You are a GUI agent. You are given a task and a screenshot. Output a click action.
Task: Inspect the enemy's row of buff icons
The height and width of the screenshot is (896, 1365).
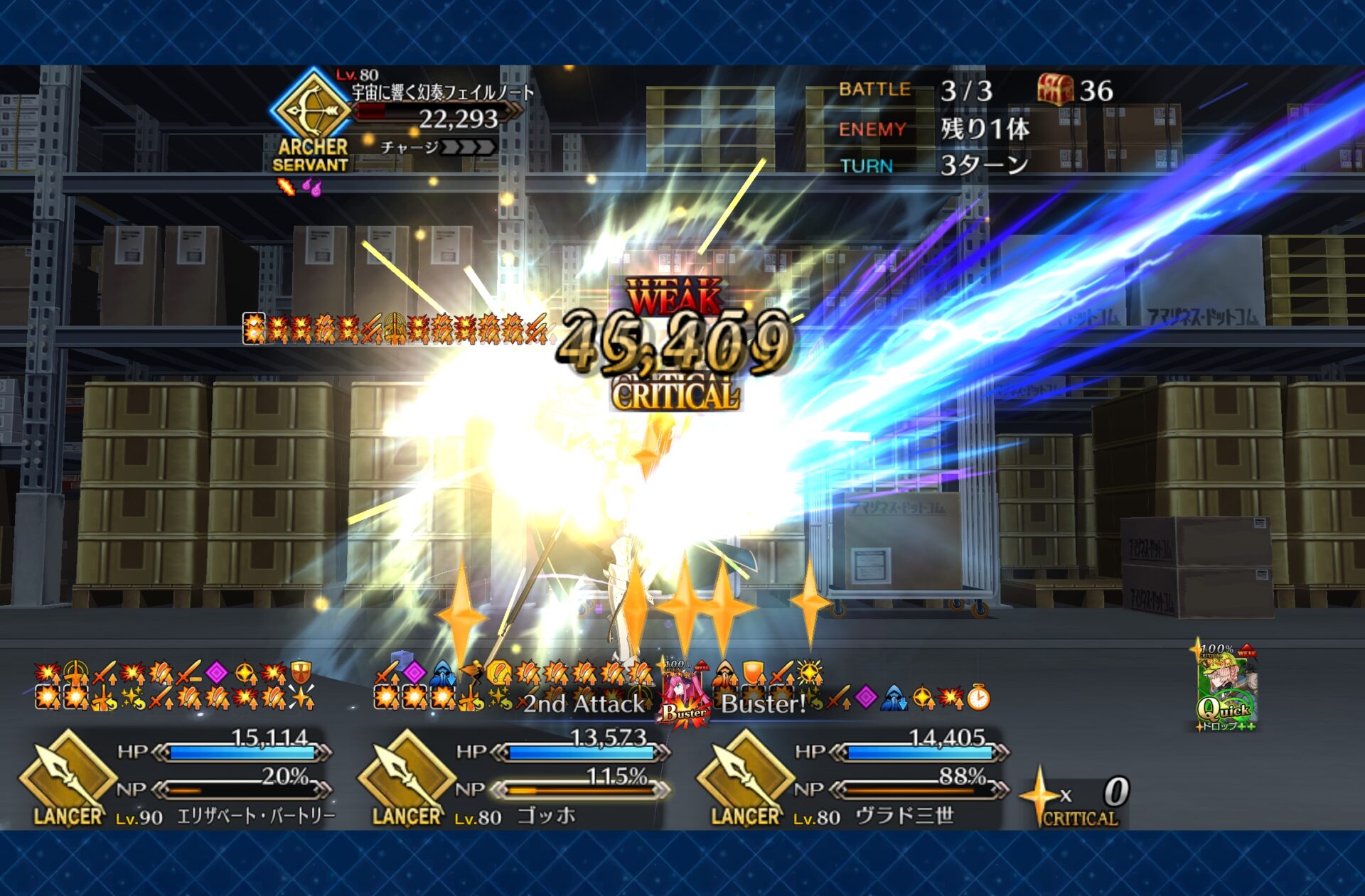pos(395,329)
